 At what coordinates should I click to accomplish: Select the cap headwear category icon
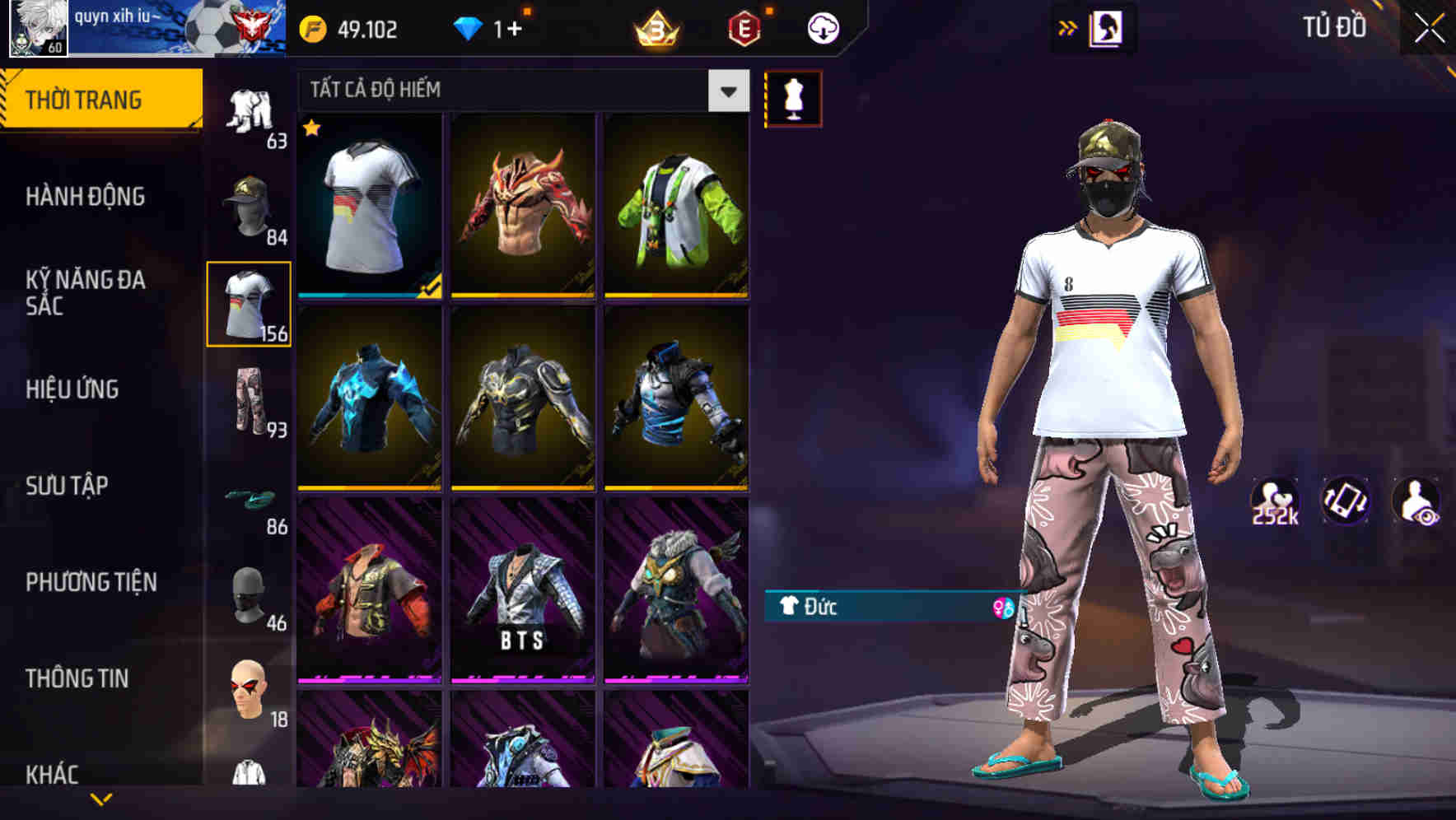click(x=250, y=207)
